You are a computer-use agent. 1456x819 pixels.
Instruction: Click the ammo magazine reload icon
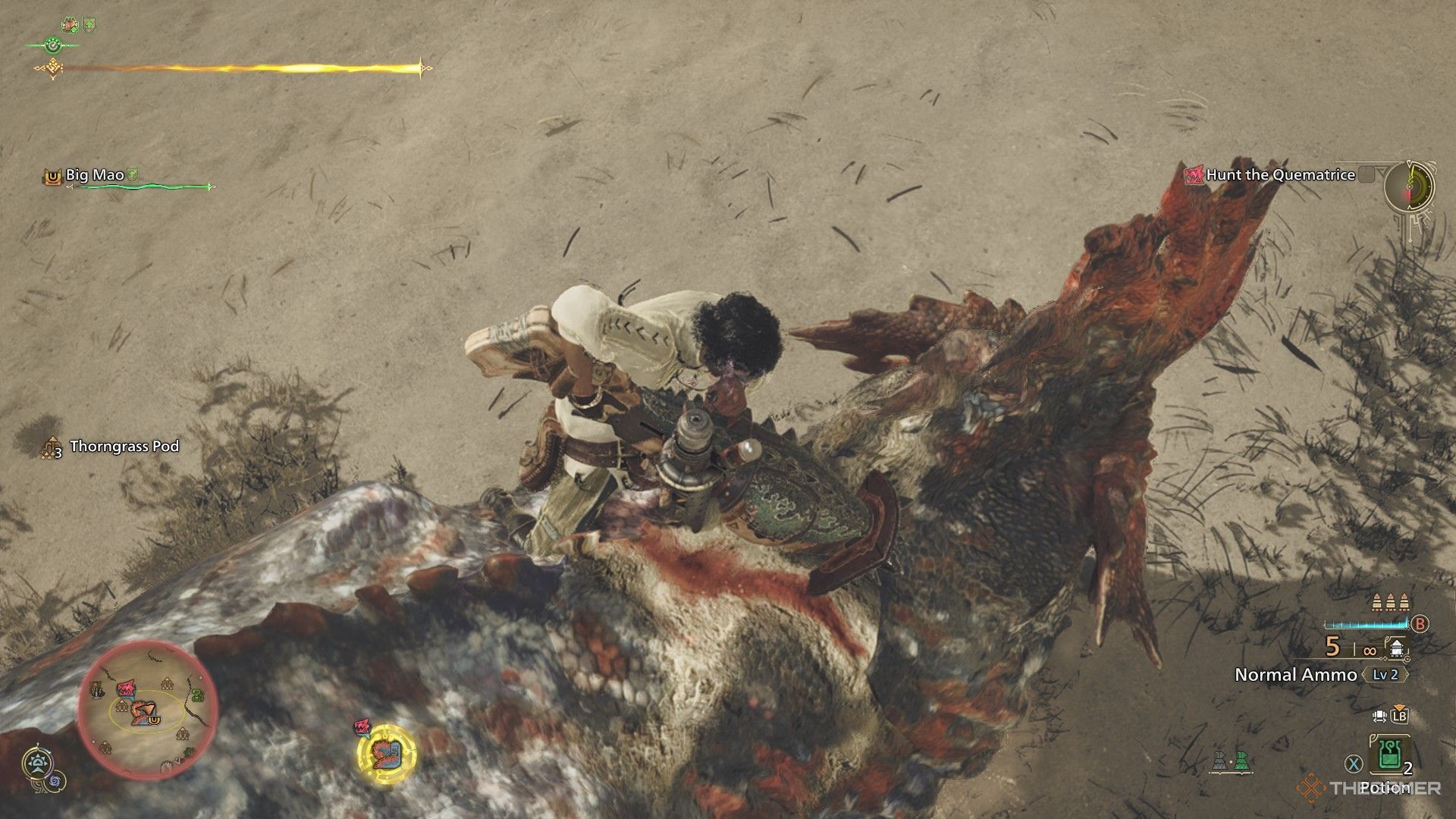[x=1395, y=648]
